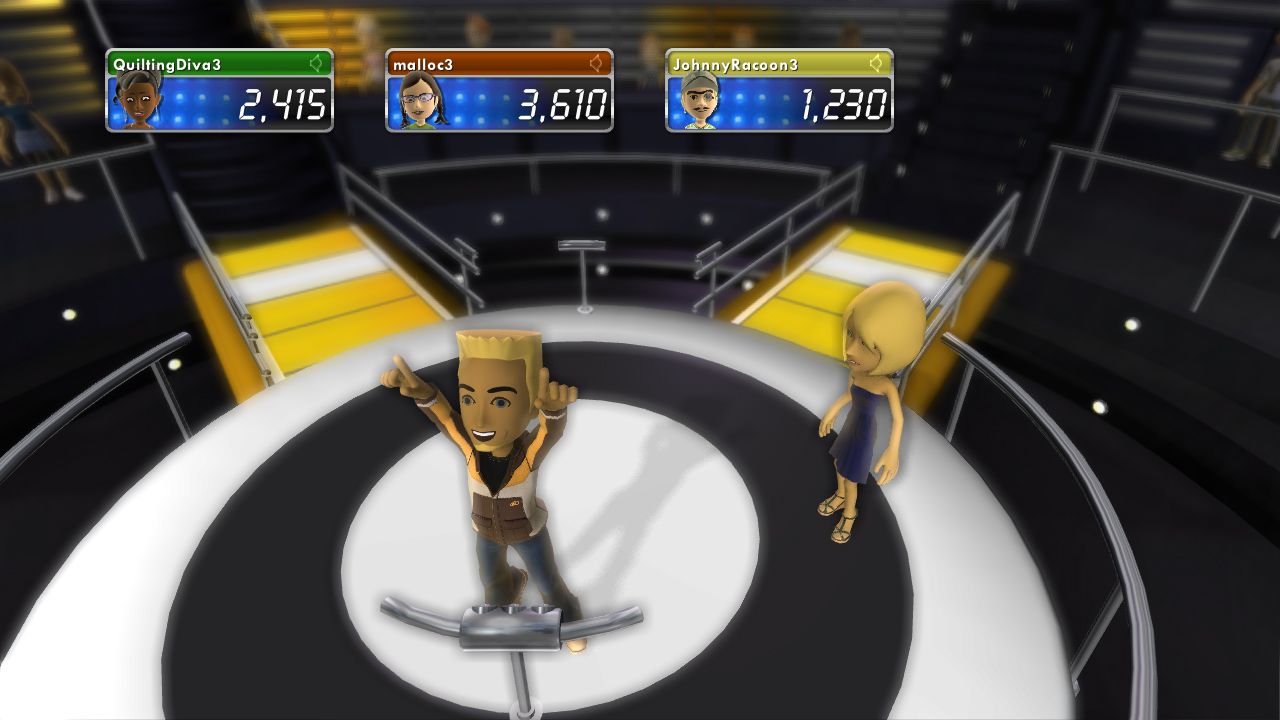Toggle the speaker icon beside JohnnyRacoon3
The width and height of the screenshot is (1280, 720).
(x=877, y=64)
